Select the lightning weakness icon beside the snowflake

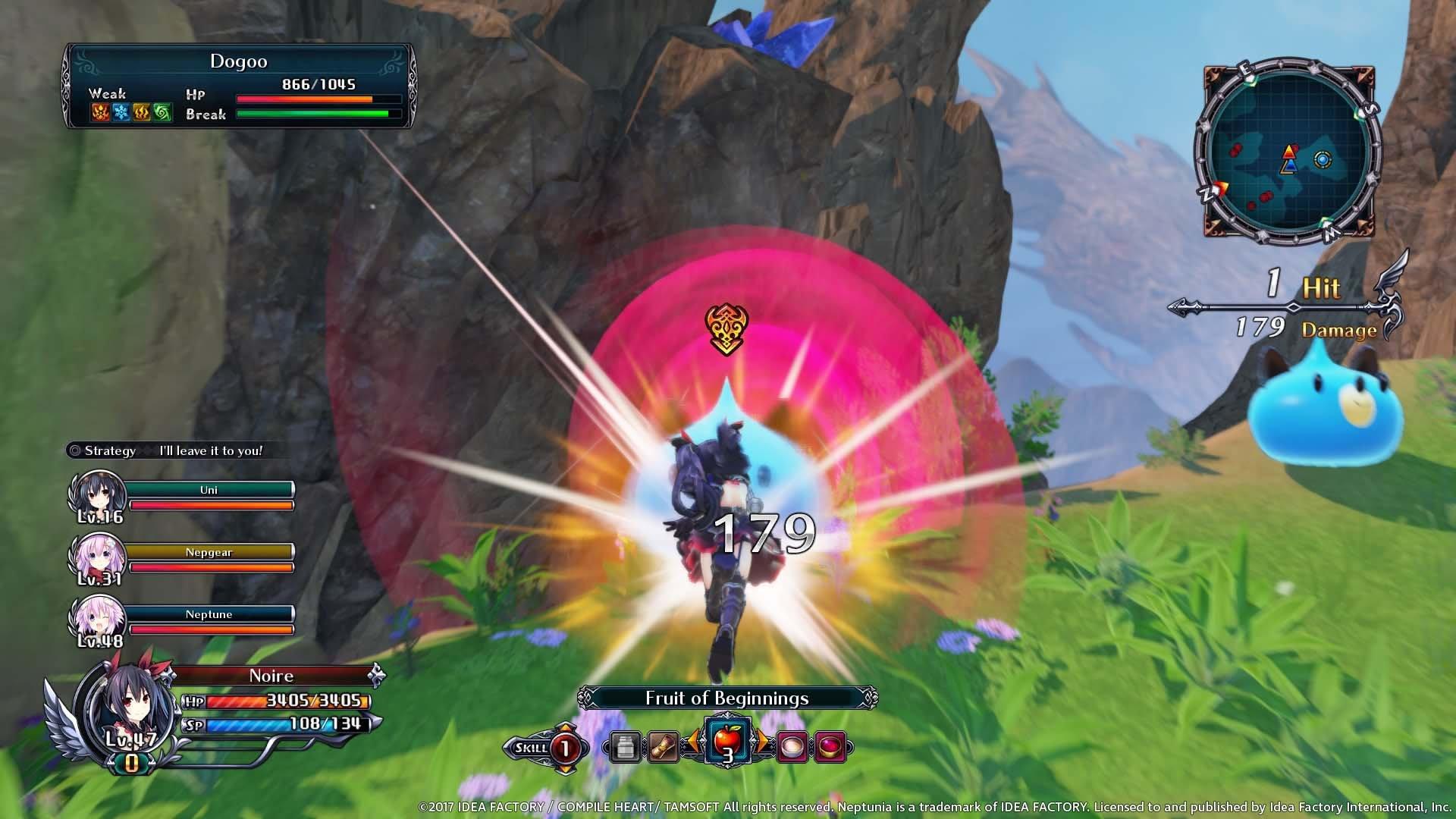click(x=142, y=112)
